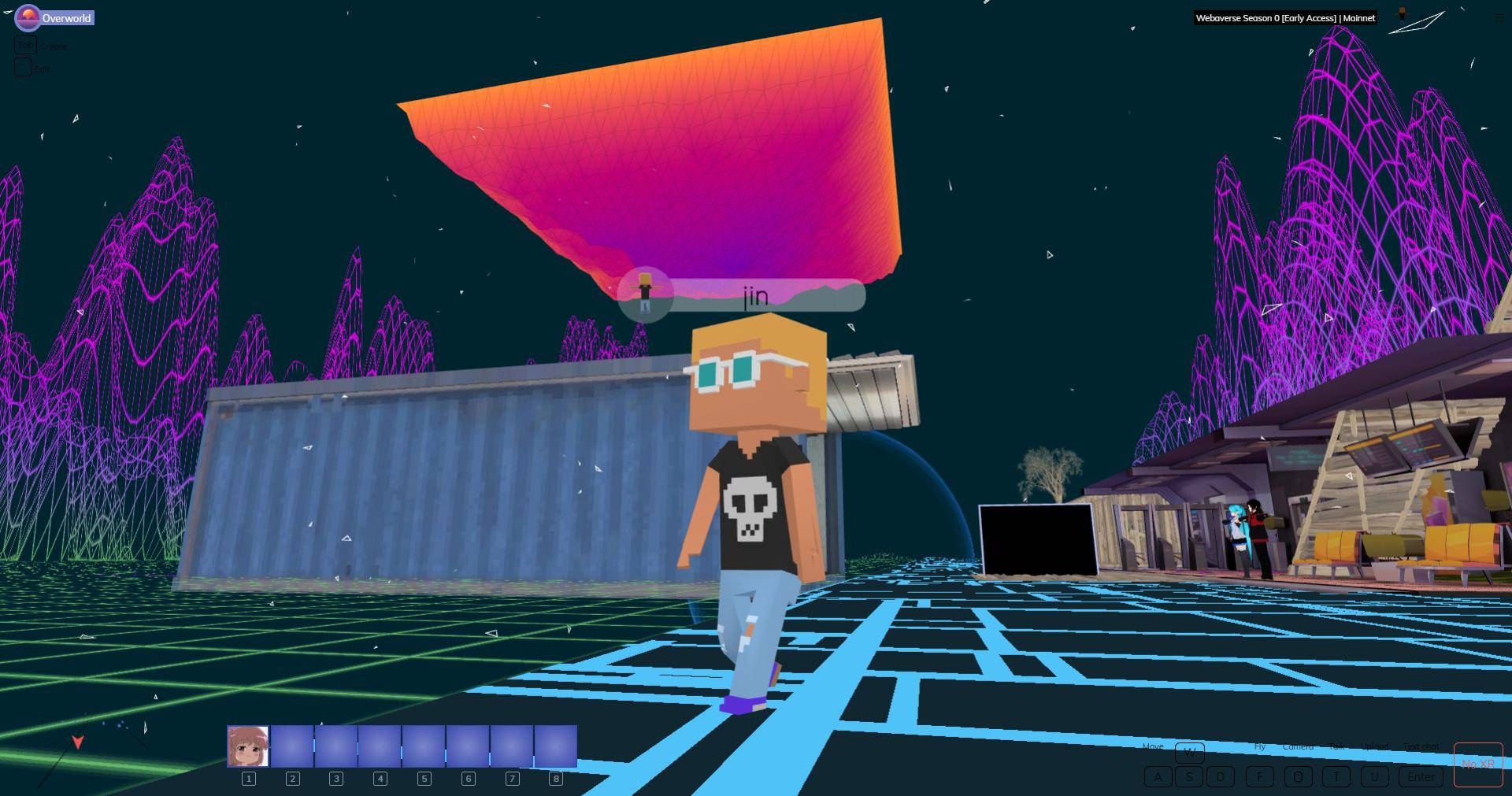This screenshot has width=1512, height=796.
Task: Select the avatar portrait in hotbar slot 1
Action: point(249,746)
